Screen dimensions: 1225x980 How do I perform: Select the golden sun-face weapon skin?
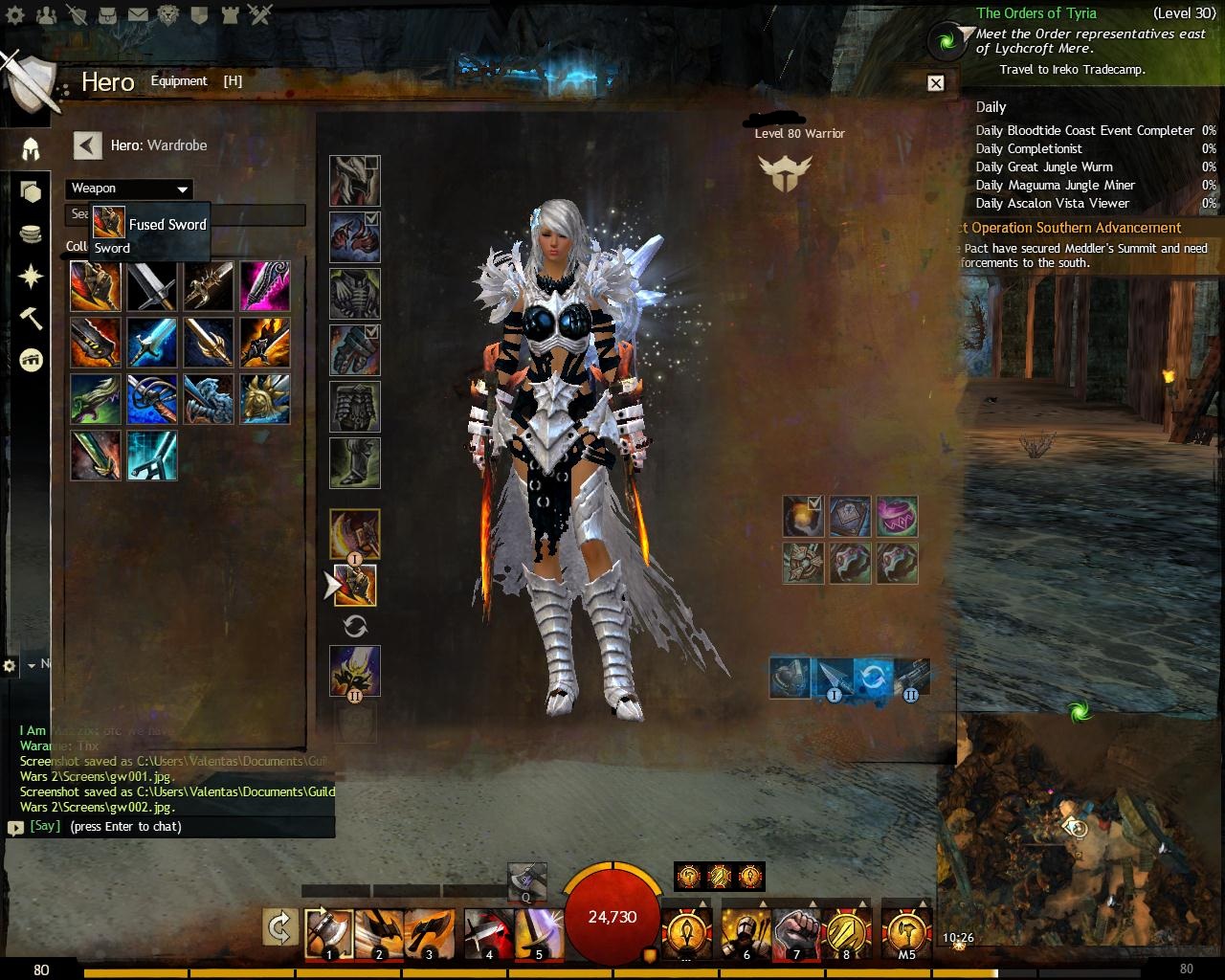[264, 398]
